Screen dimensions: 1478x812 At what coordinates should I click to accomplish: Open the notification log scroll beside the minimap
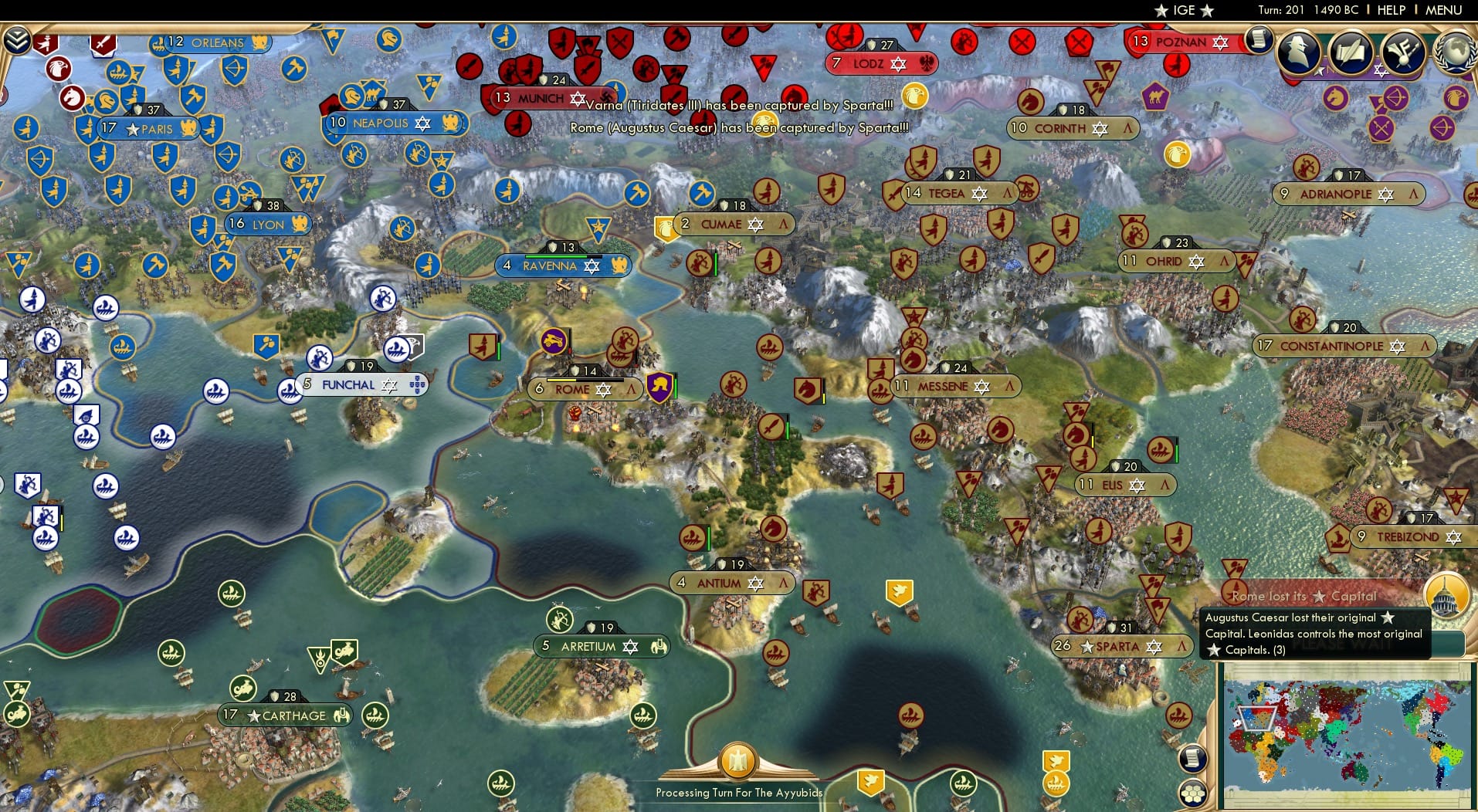tap(1192, 759)
